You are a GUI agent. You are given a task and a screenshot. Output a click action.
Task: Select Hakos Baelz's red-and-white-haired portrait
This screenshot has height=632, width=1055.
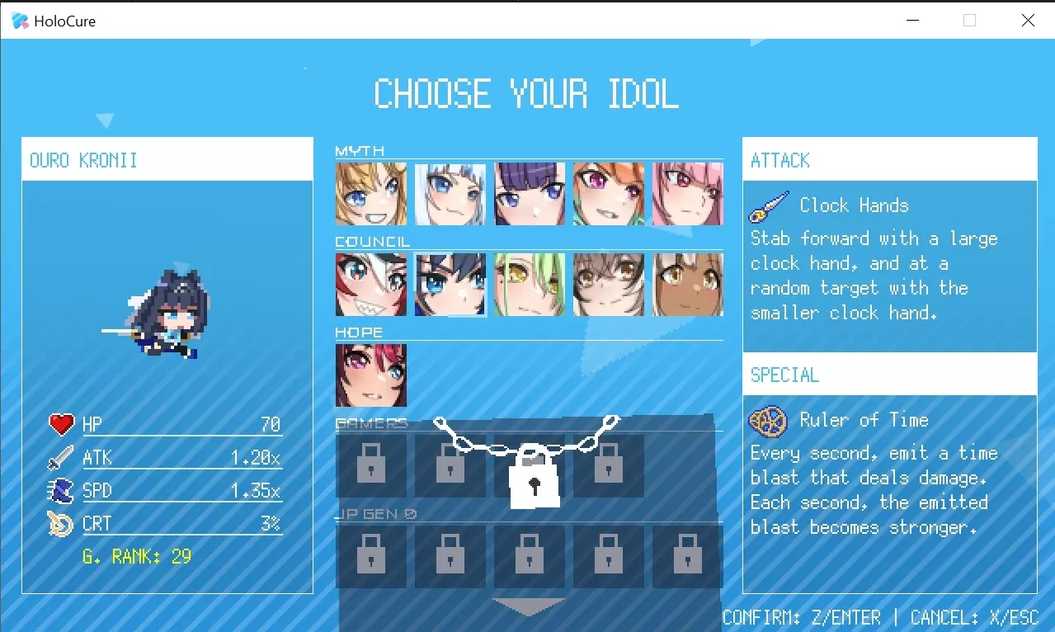[x=371, y=284]
